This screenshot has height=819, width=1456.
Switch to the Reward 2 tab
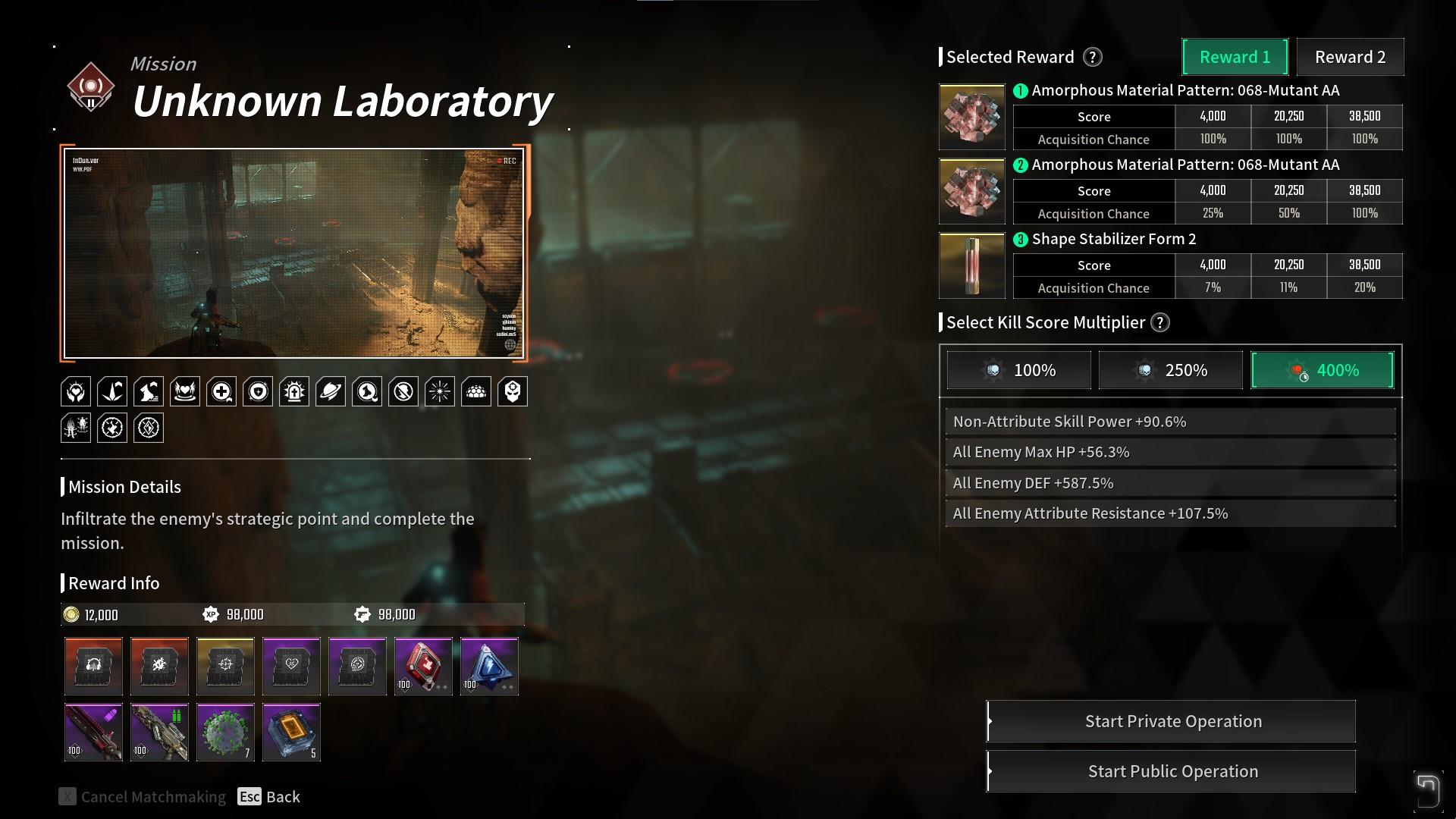point(1350,57)
